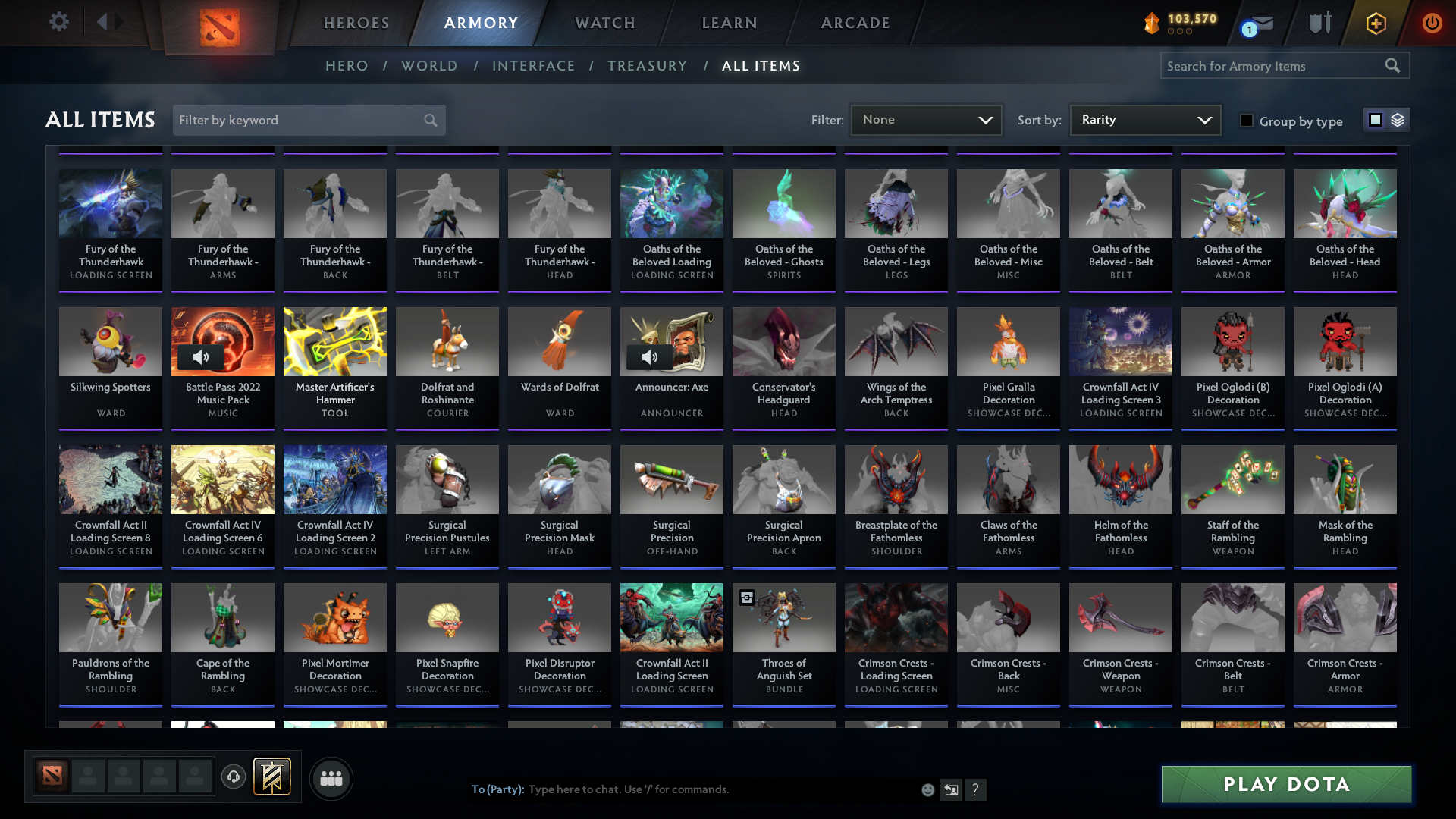Switch to the Watch tab
This screenshot has width=1456, height=819.
[x=604, y=23]
